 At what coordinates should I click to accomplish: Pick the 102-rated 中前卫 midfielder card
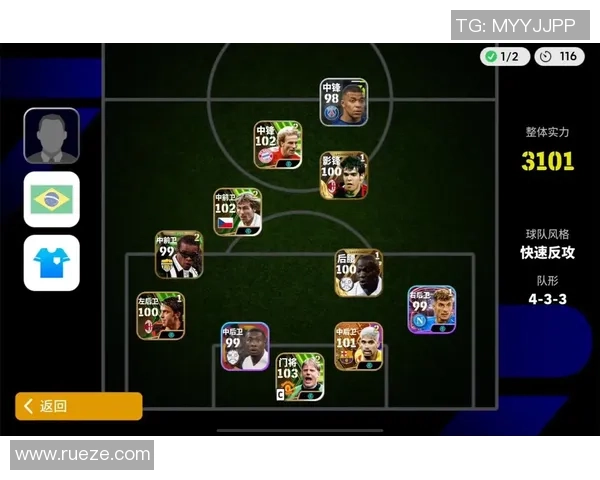[237, 212]
